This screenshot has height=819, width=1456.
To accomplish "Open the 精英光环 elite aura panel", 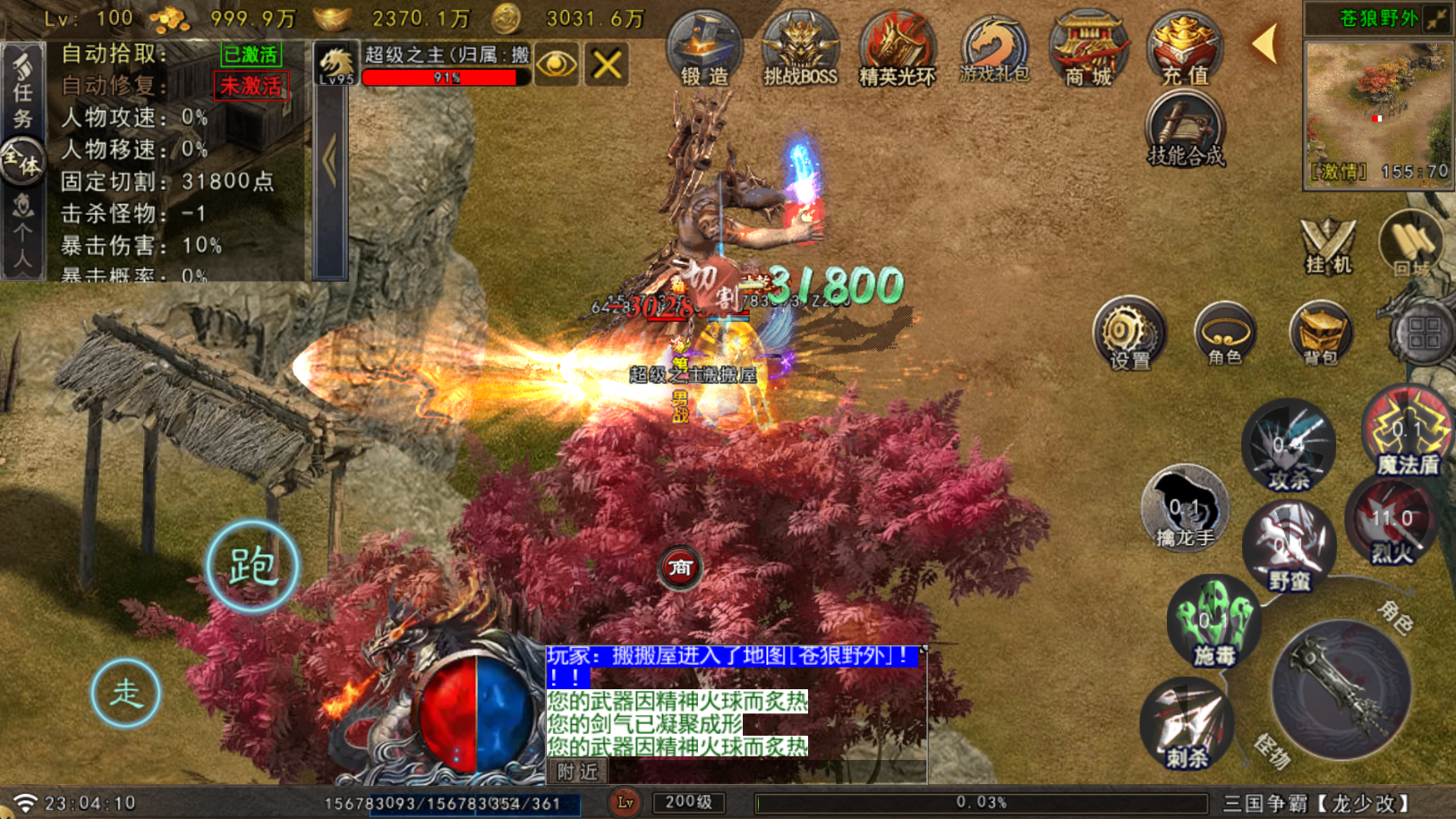I will pos(897,50).
